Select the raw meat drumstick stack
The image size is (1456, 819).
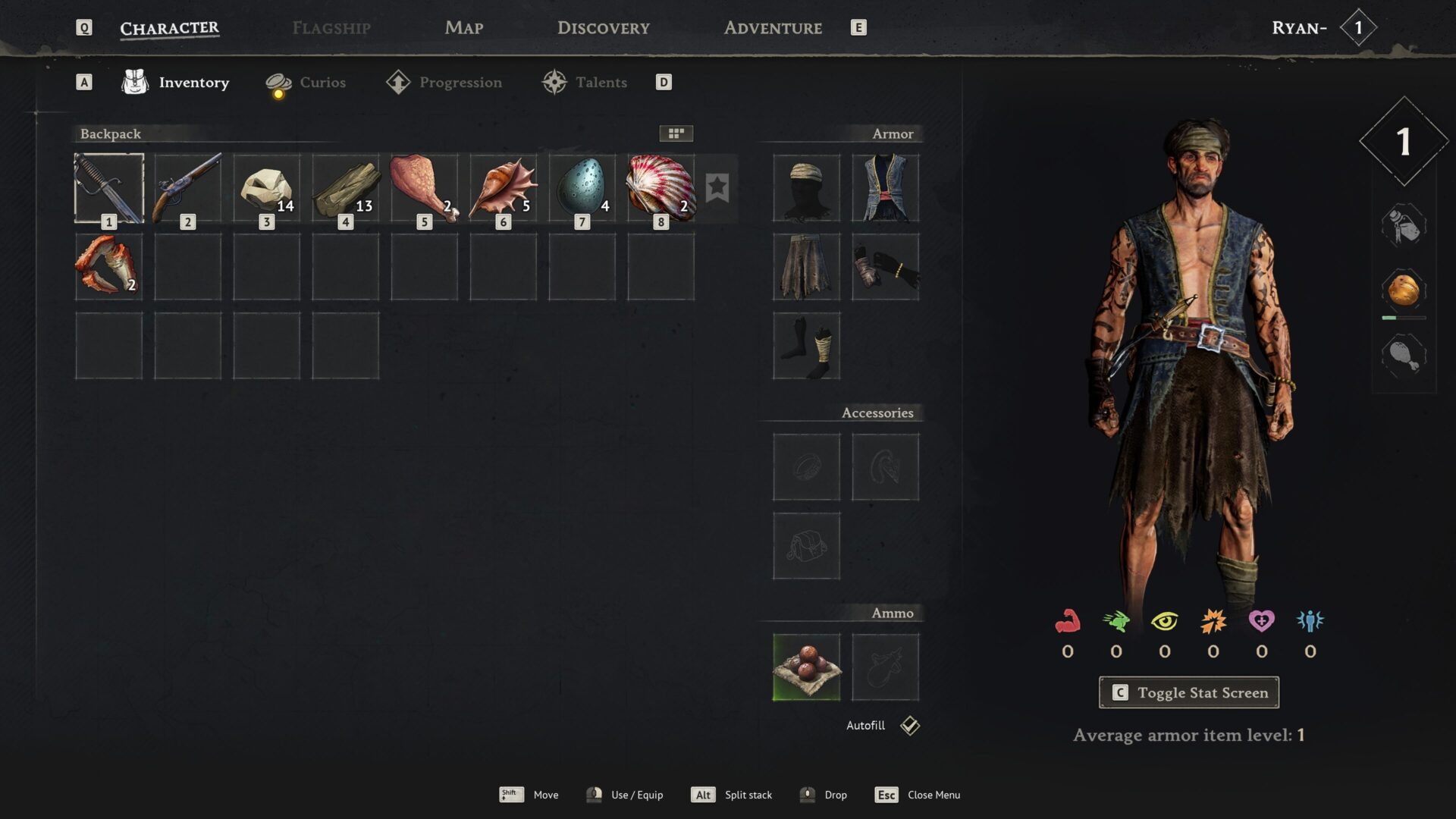(x=425, y=188)
